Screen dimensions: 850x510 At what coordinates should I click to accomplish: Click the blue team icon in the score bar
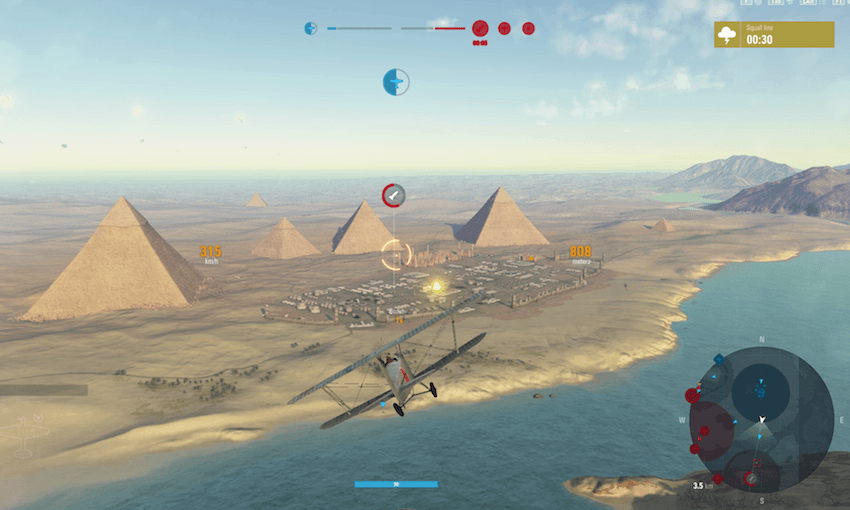311,28
